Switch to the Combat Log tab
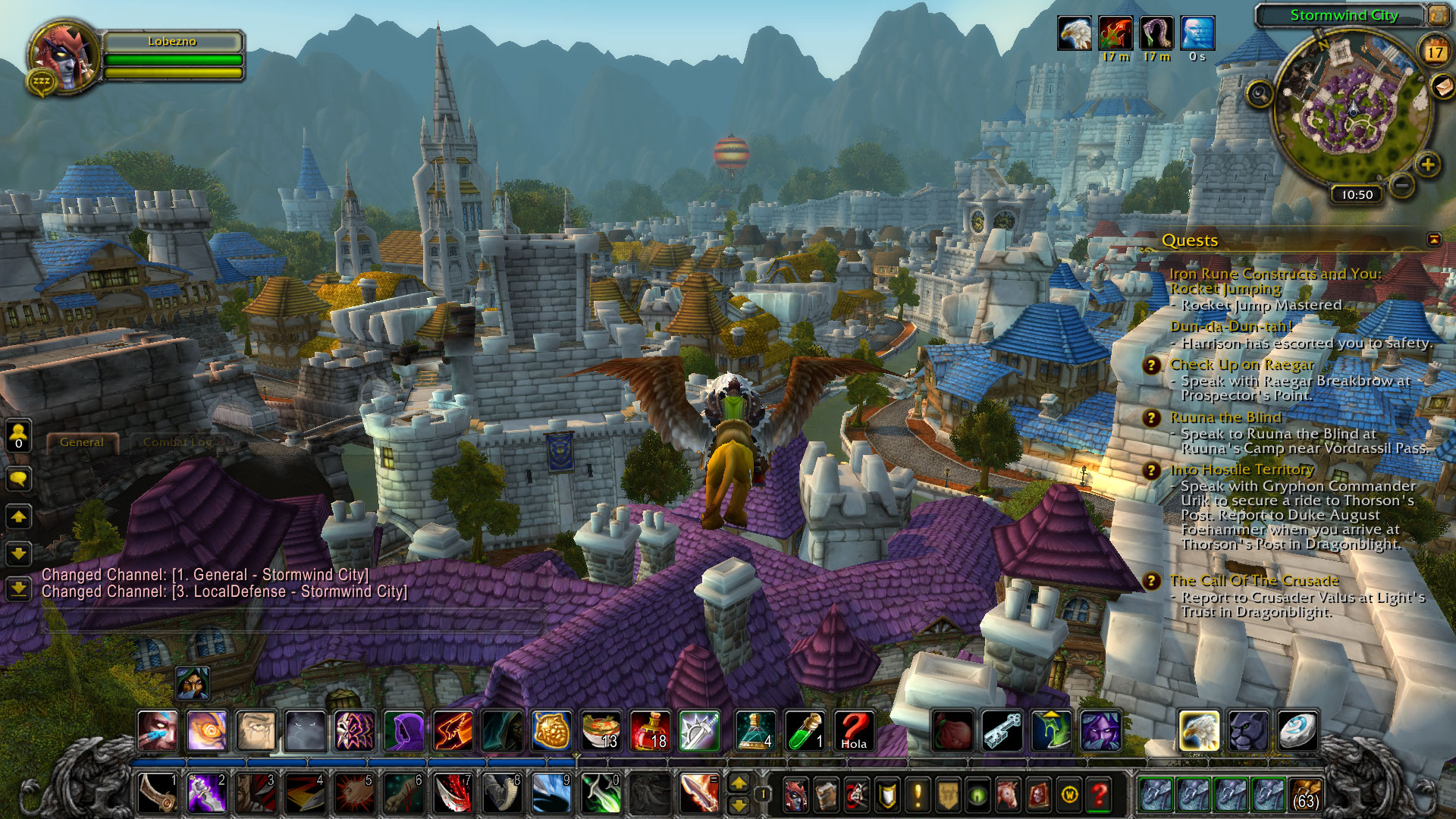 (177, 442)
